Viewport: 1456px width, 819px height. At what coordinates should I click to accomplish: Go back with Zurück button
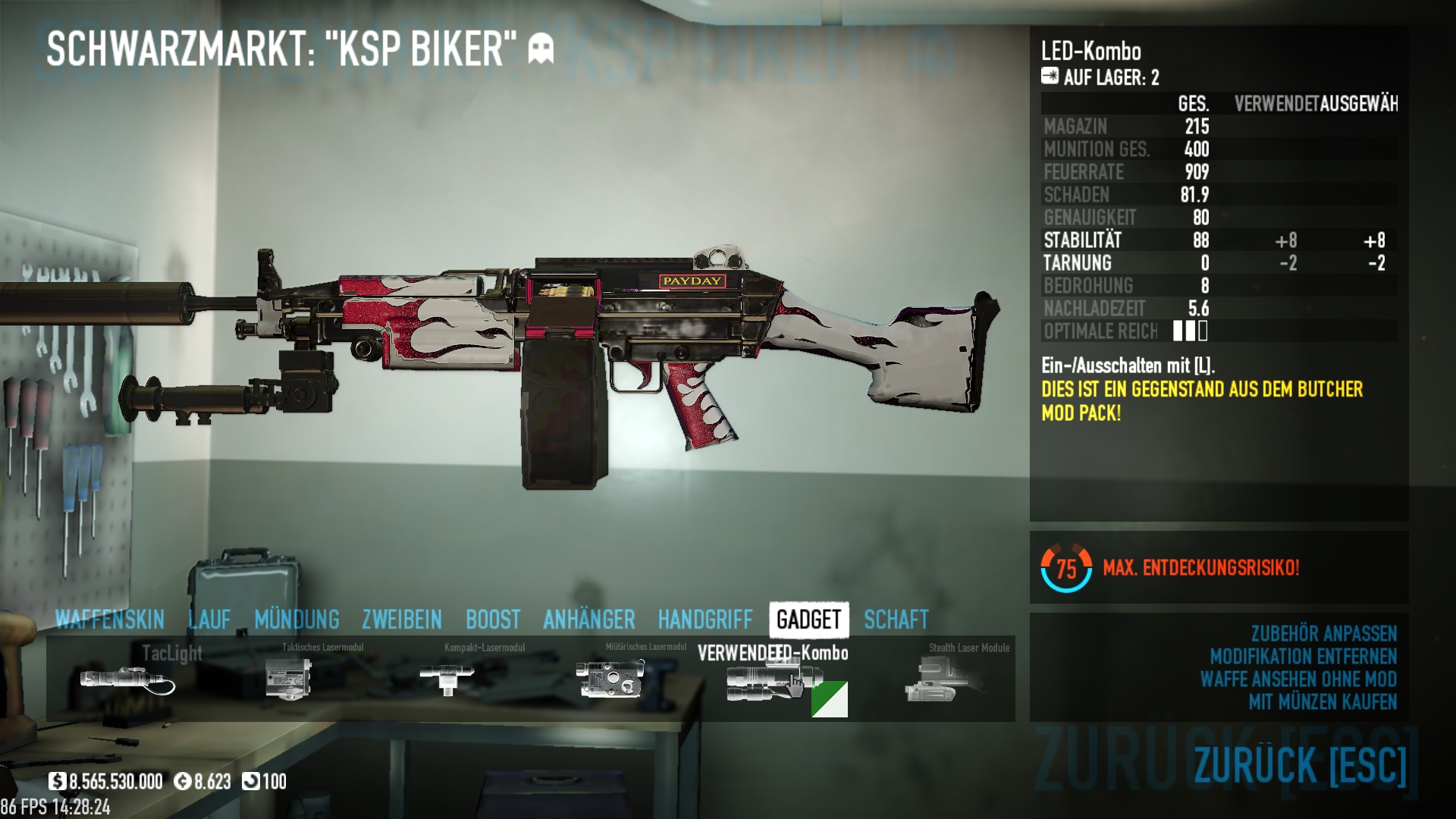click(x=1300, y=764)
